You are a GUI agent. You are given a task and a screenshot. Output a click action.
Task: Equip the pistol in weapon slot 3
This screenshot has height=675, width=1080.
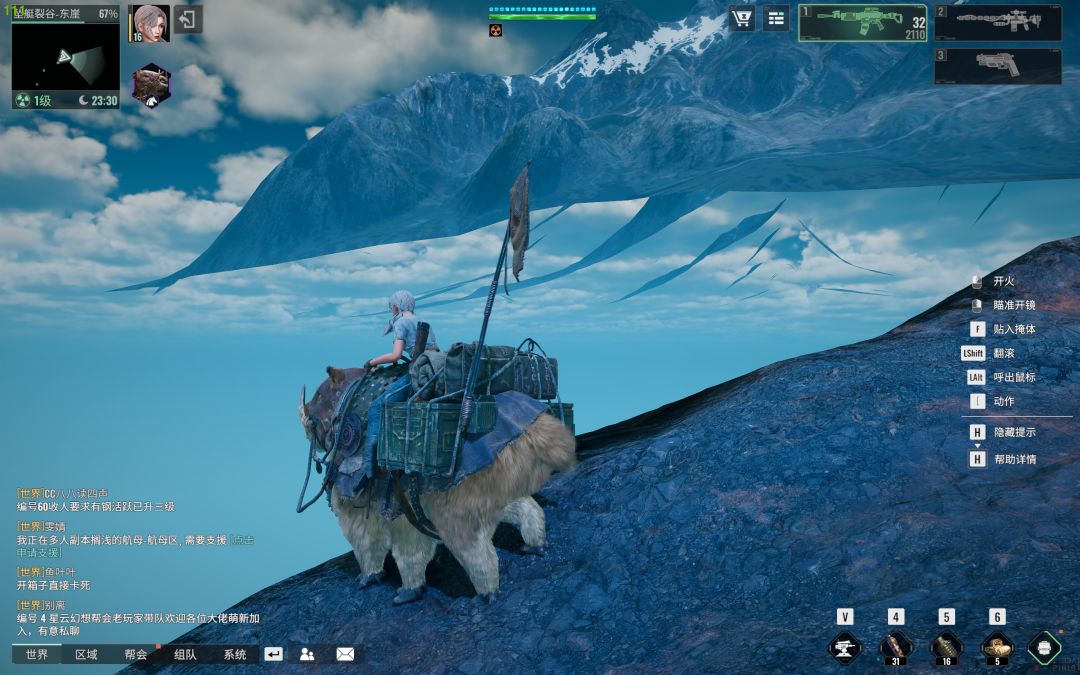click(998, 66)
